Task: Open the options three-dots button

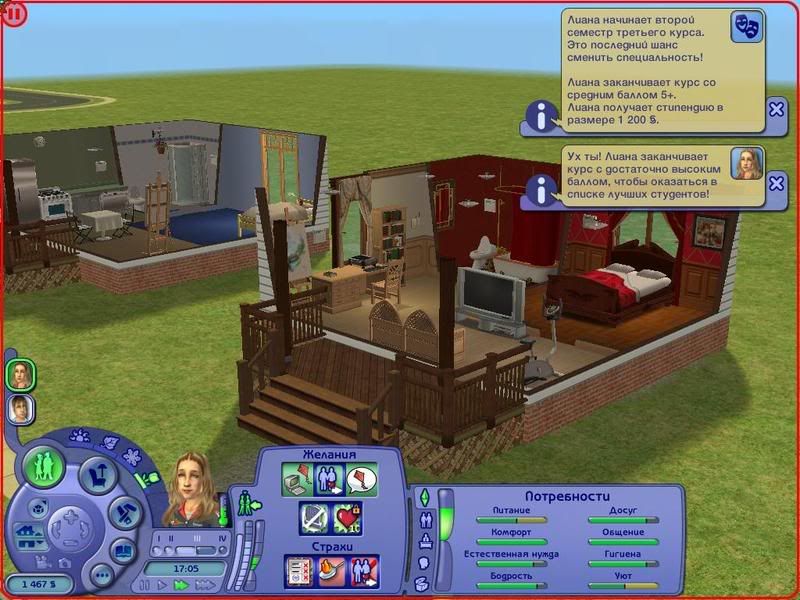Action: tap(100, 575)
